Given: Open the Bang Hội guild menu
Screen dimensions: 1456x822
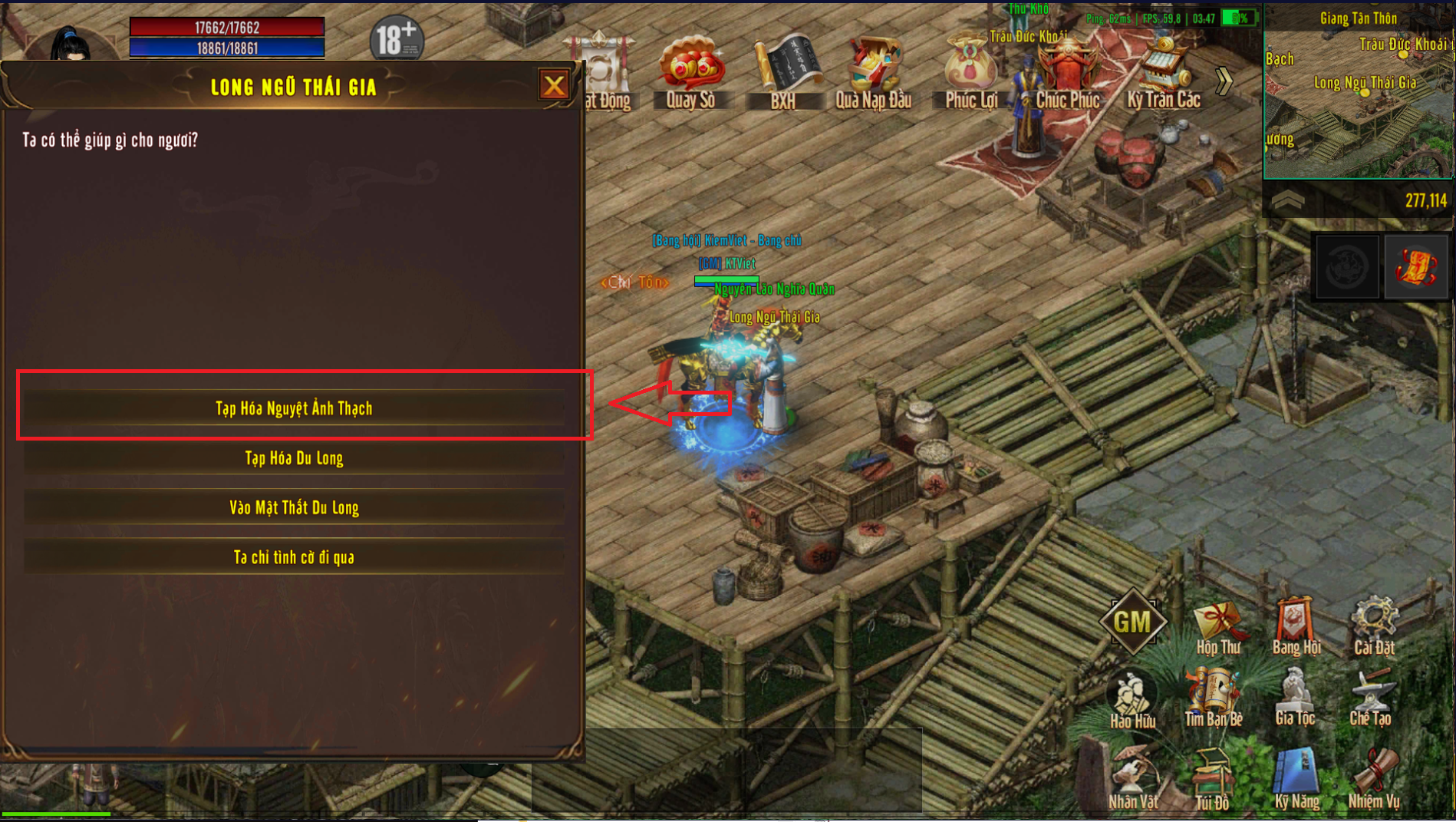Looking at the screenshot, I should click(x=1296, y=626).
